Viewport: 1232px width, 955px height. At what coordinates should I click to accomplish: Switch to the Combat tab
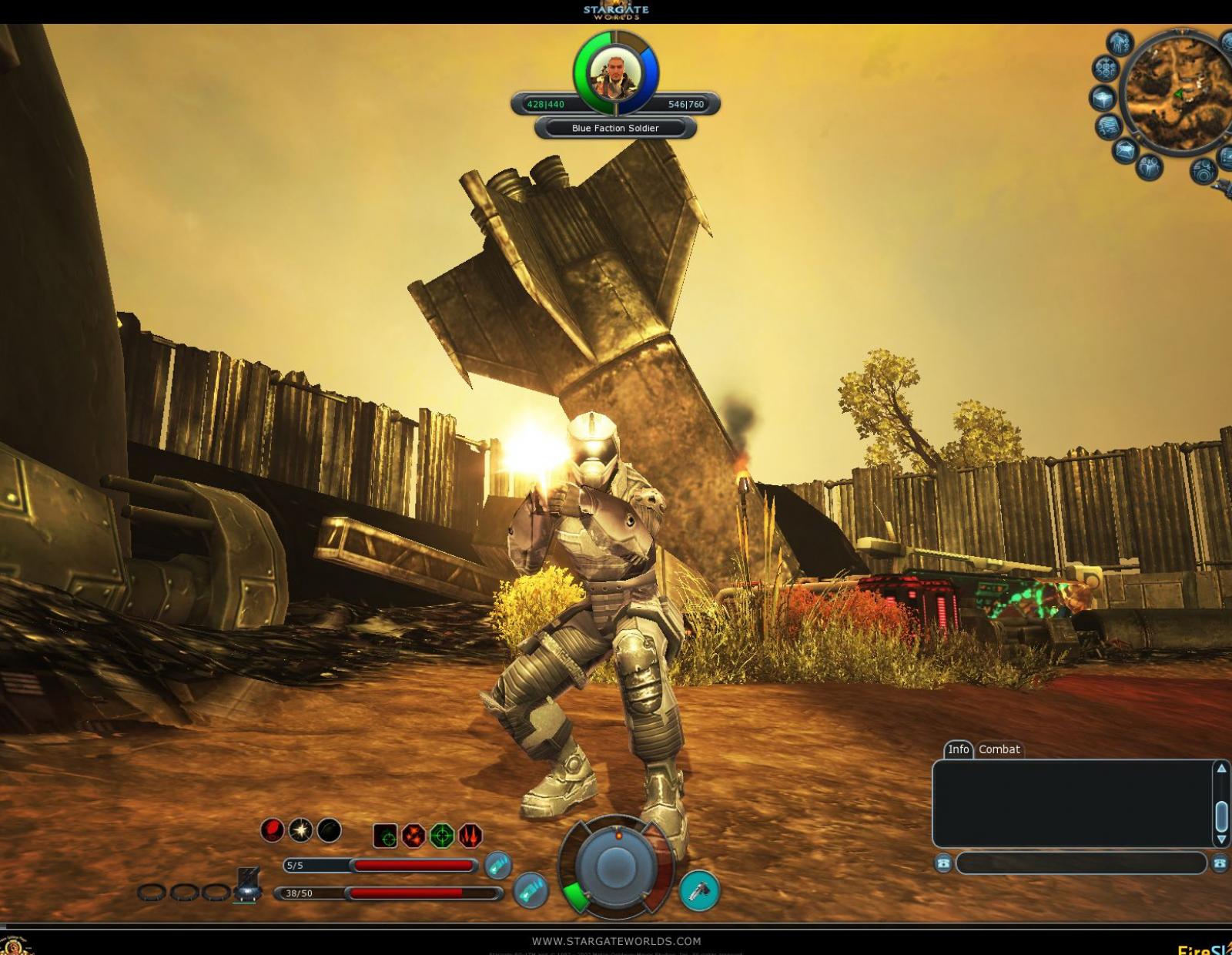point(999,749)
